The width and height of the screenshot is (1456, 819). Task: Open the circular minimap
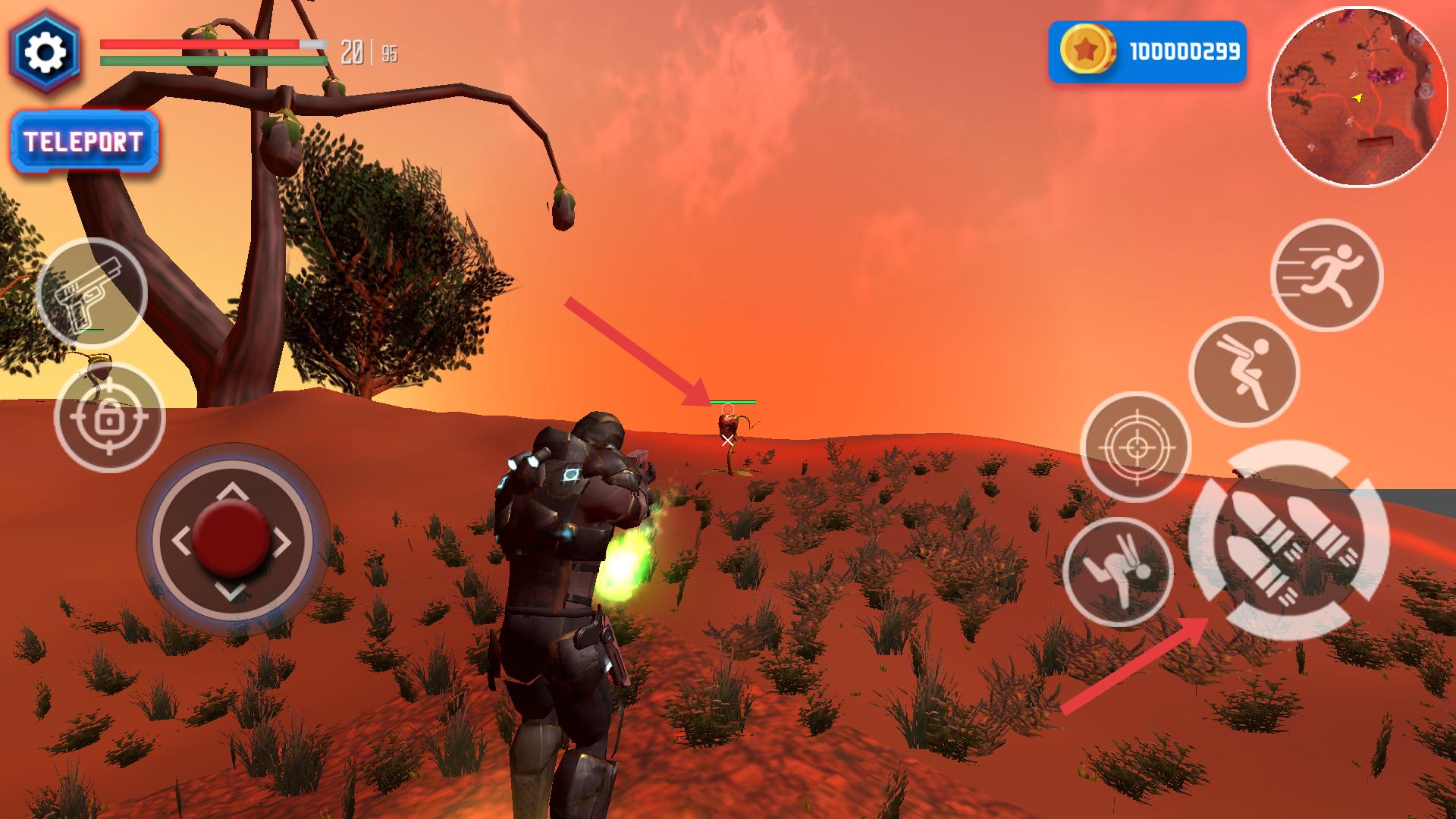[1357, 99]
